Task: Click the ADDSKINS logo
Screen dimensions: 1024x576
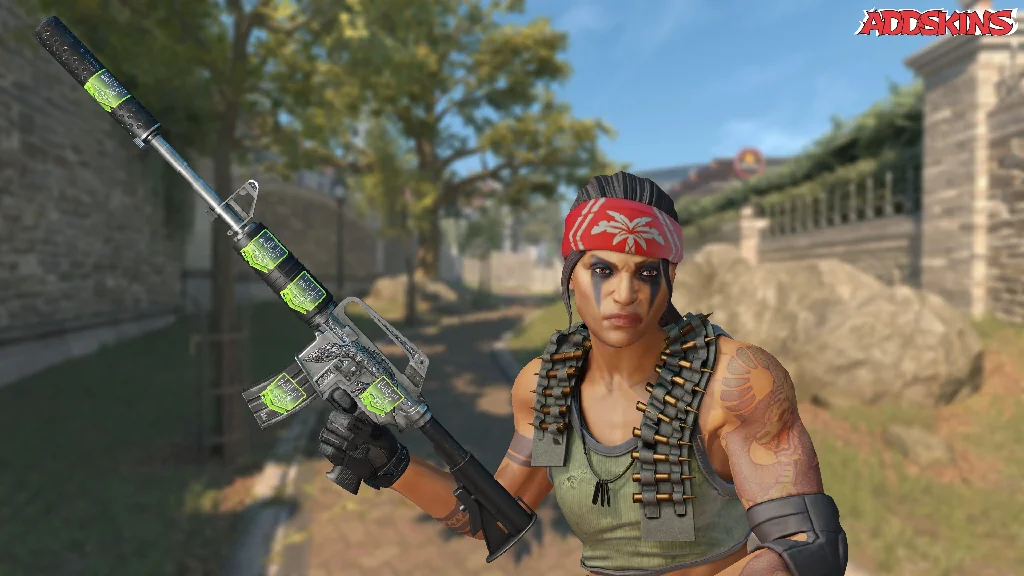Action: (x=935, y=22)
